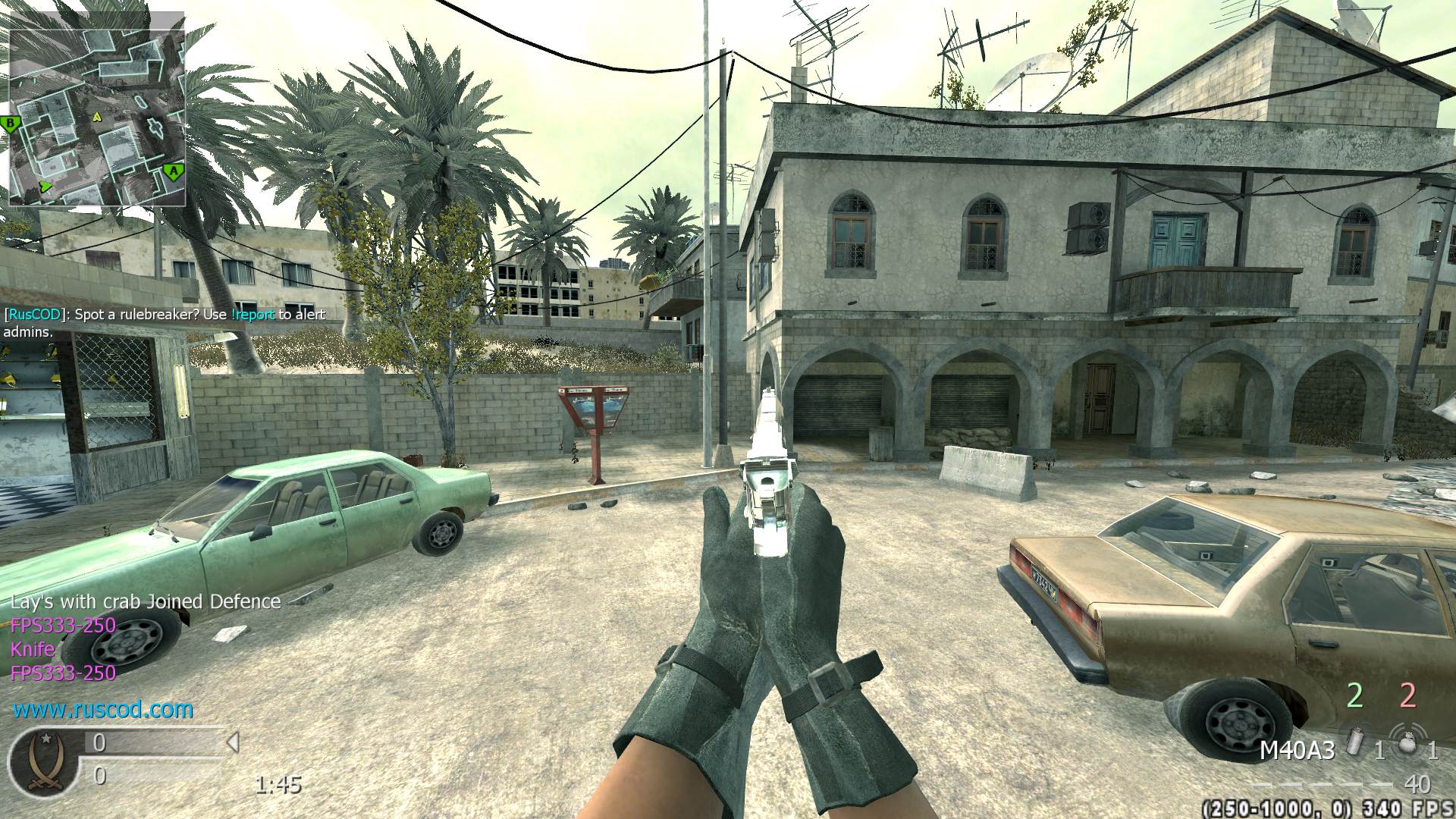The width and height of the screenshot is (1456, 819).
Task: Select bomb site B marker on minimap
Action: (11, 124)
